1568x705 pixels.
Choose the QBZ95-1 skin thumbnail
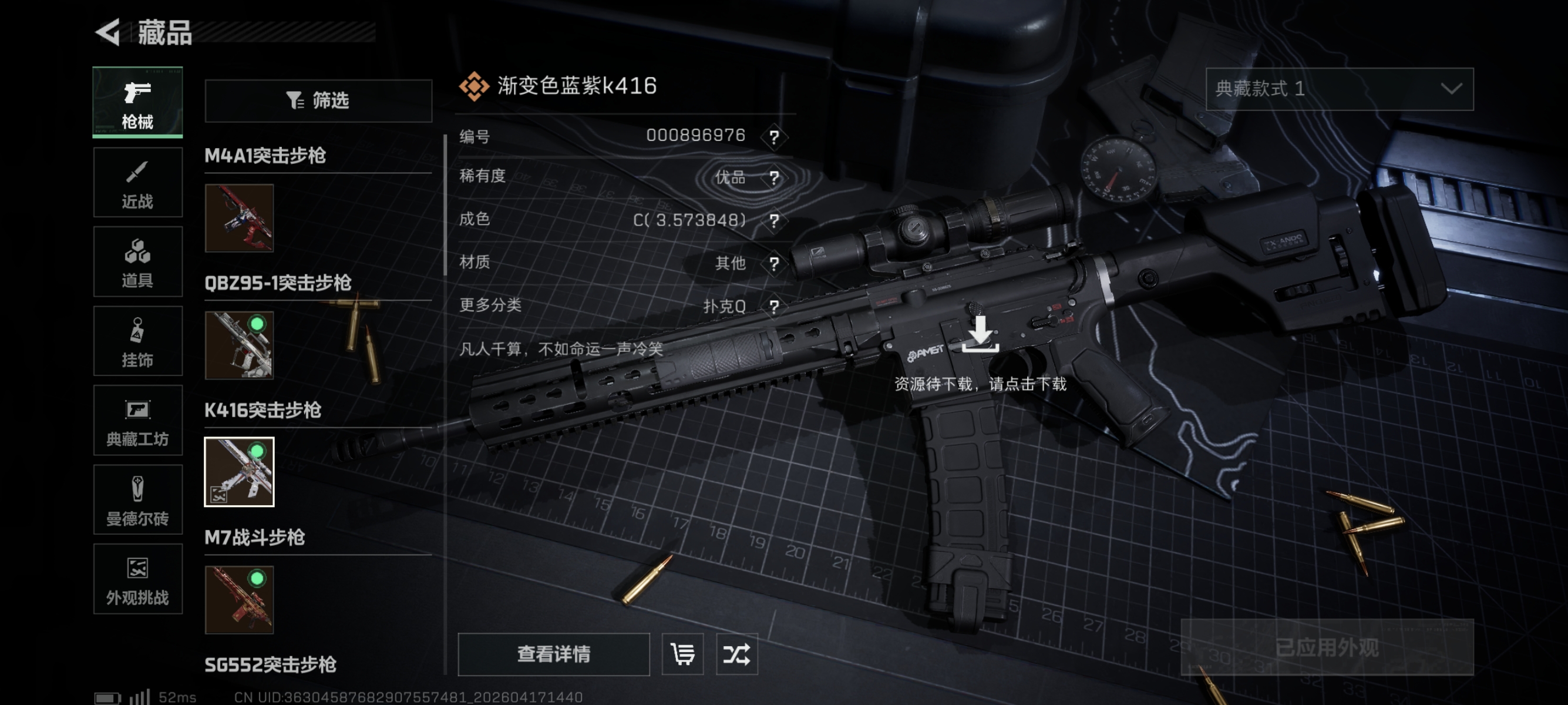click(x=239, y=345)
